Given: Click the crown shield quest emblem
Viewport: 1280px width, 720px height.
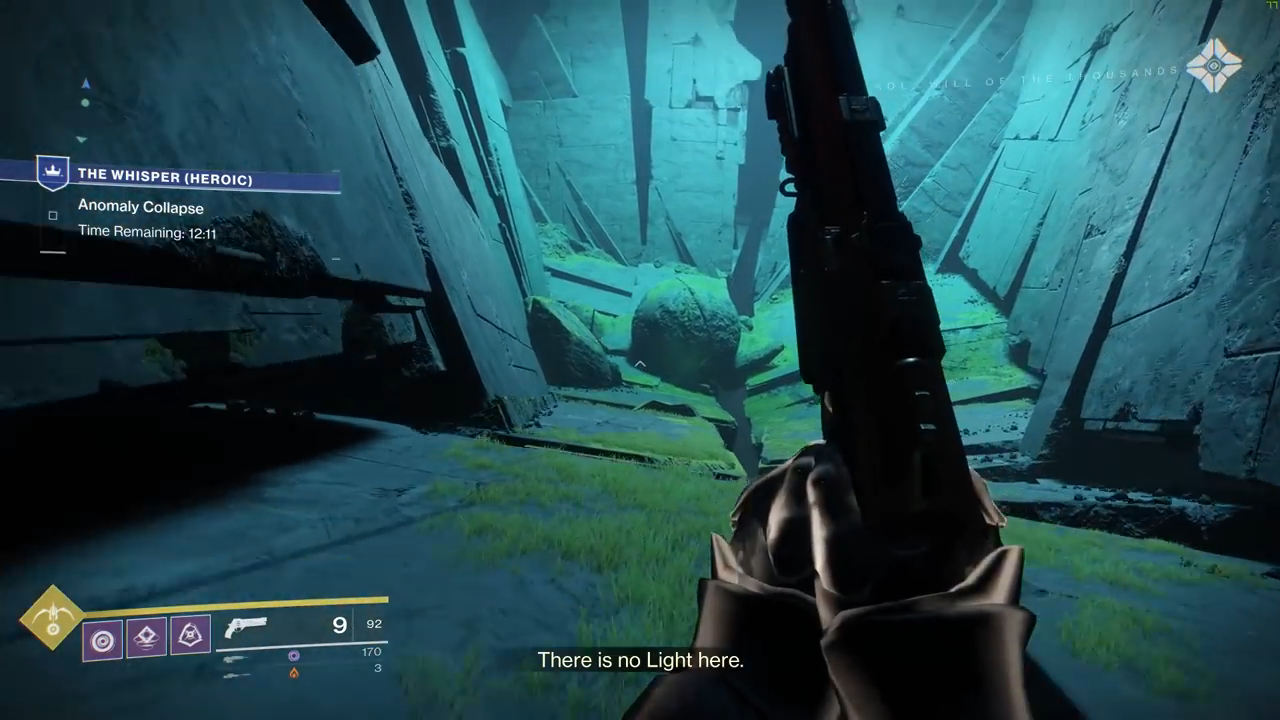Looking at the screenshot, I should click(52, 173).
